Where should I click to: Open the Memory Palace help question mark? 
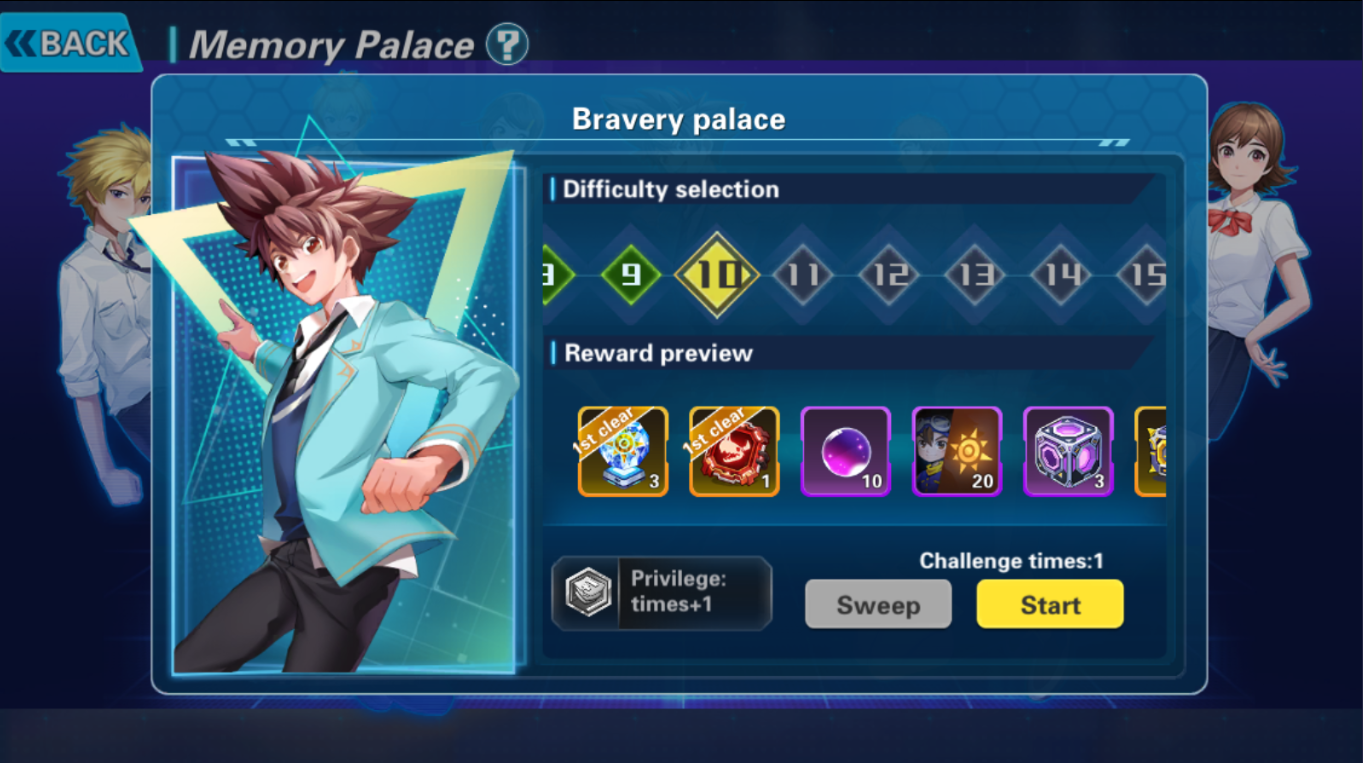click(x=507, y=45)
